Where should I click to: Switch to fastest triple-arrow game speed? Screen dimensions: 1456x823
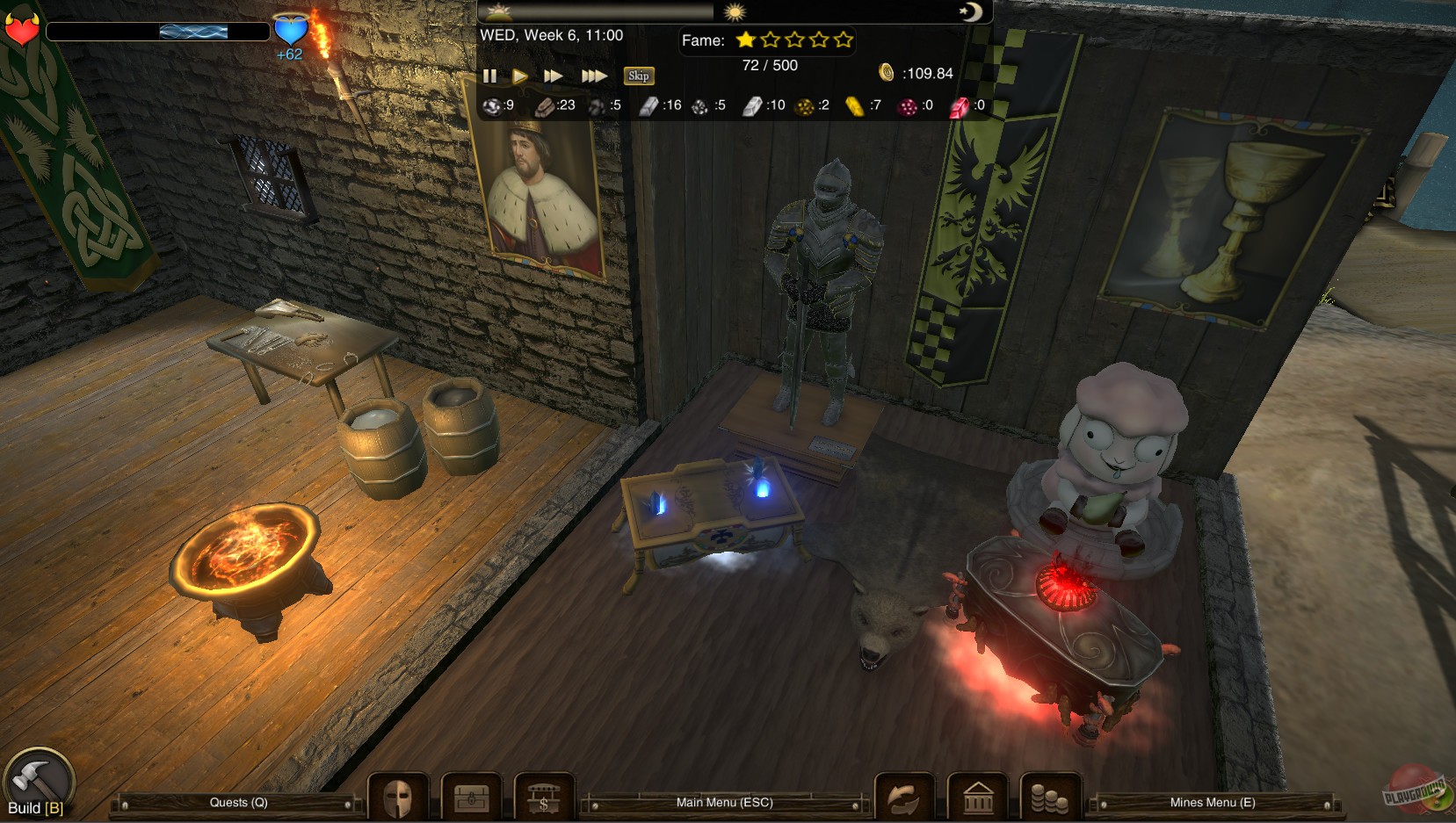pos(594,76)
